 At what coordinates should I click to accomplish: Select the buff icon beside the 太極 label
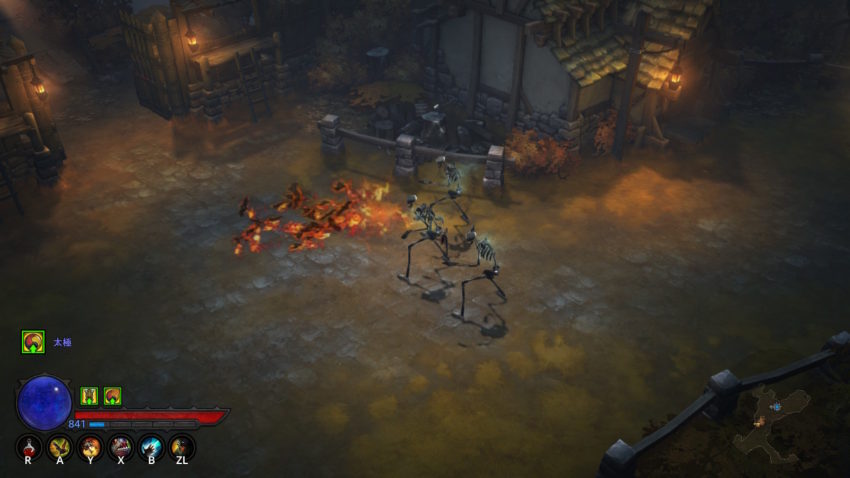tap(33, 342)
